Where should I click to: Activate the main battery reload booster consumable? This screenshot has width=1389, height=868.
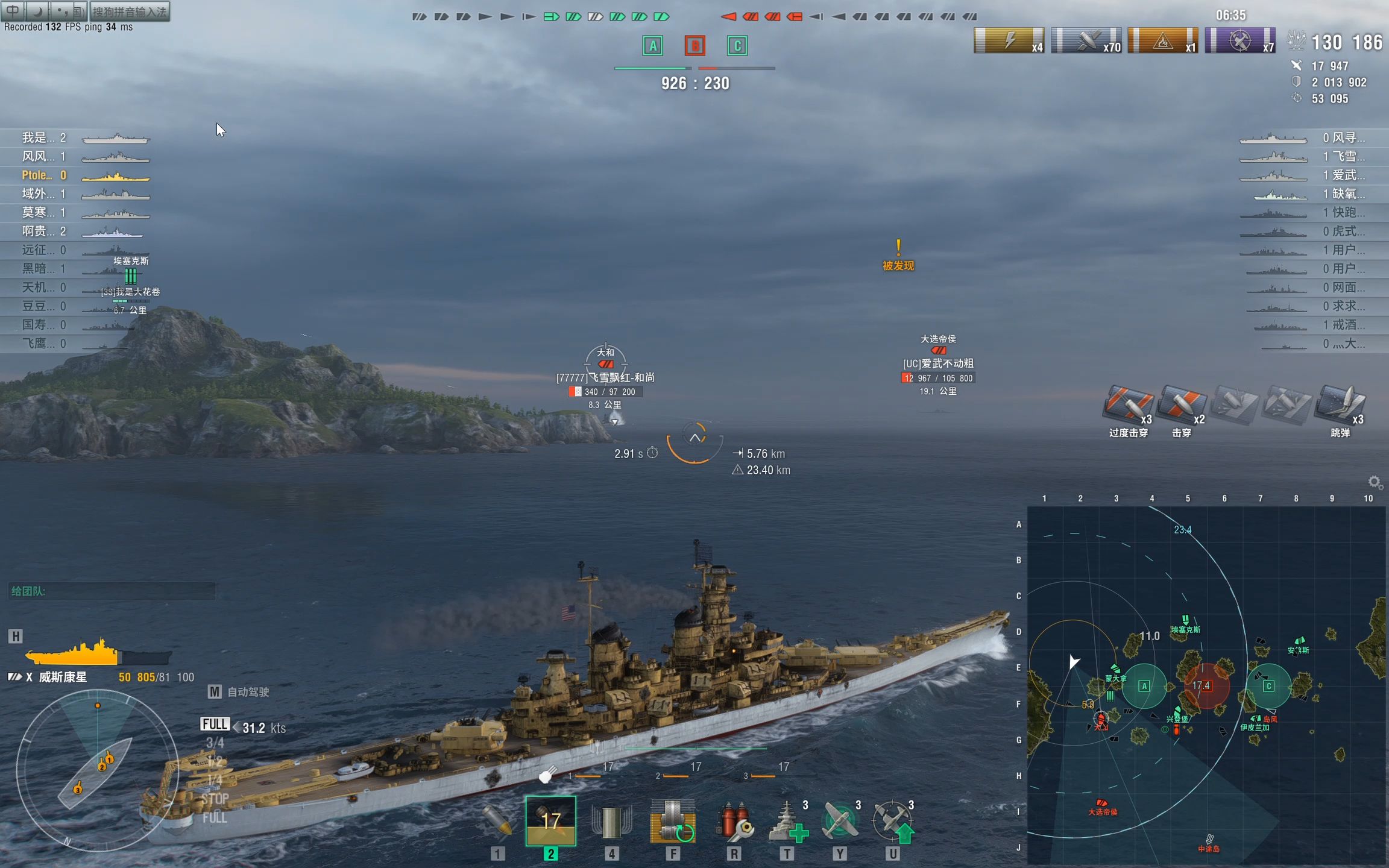[673, 821]
